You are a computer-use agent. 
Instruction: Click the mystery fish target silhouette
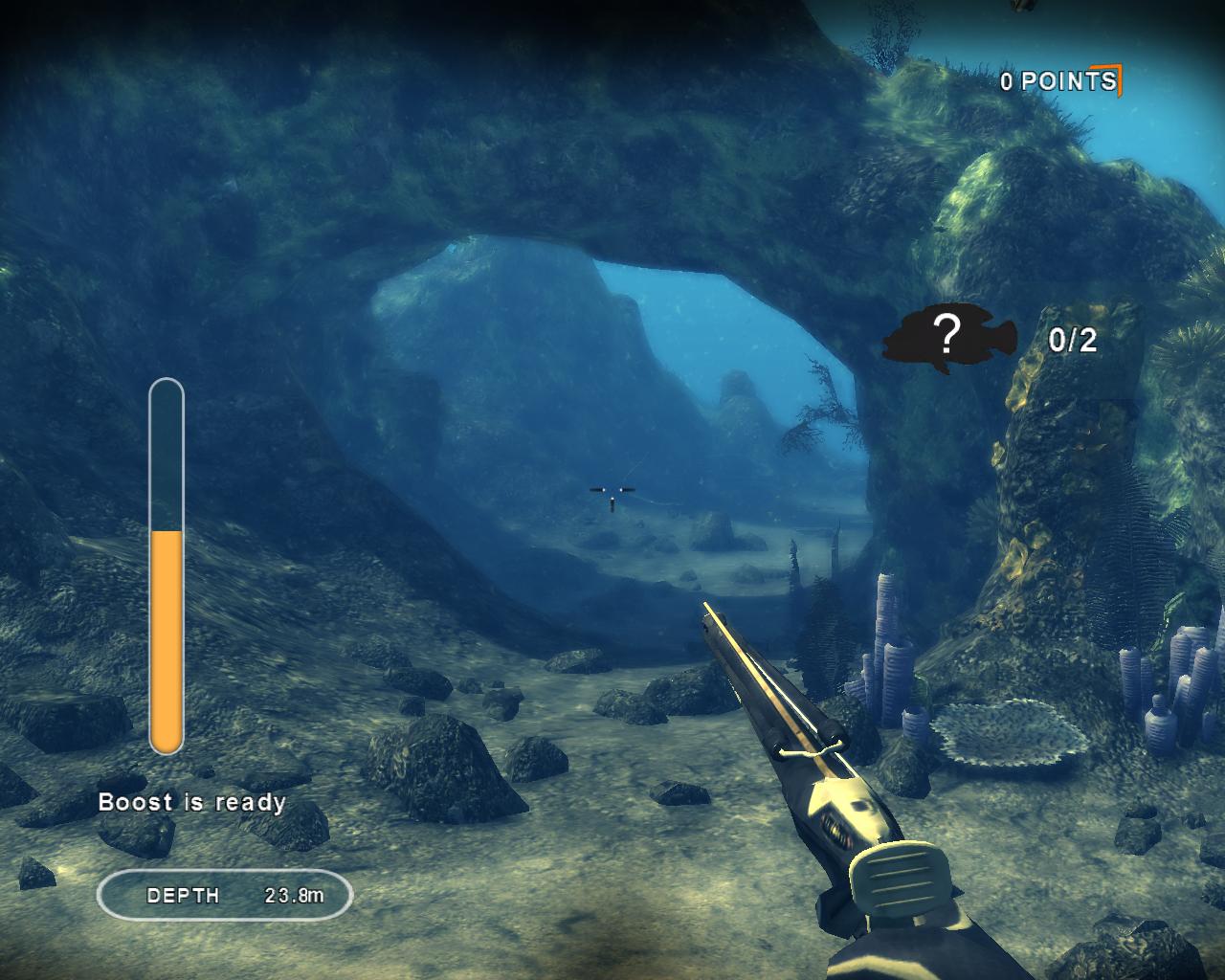(944, 338)
